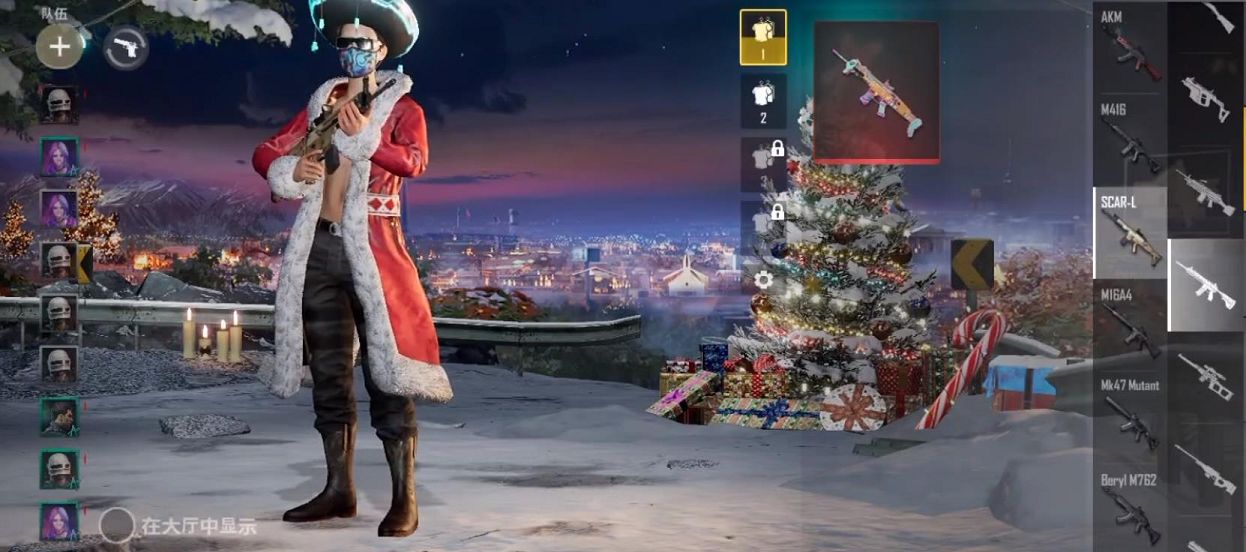Select the equipped SCAR-L skin thumbnail
This screenshot has height=552, width=1246.
coord(876,92)
